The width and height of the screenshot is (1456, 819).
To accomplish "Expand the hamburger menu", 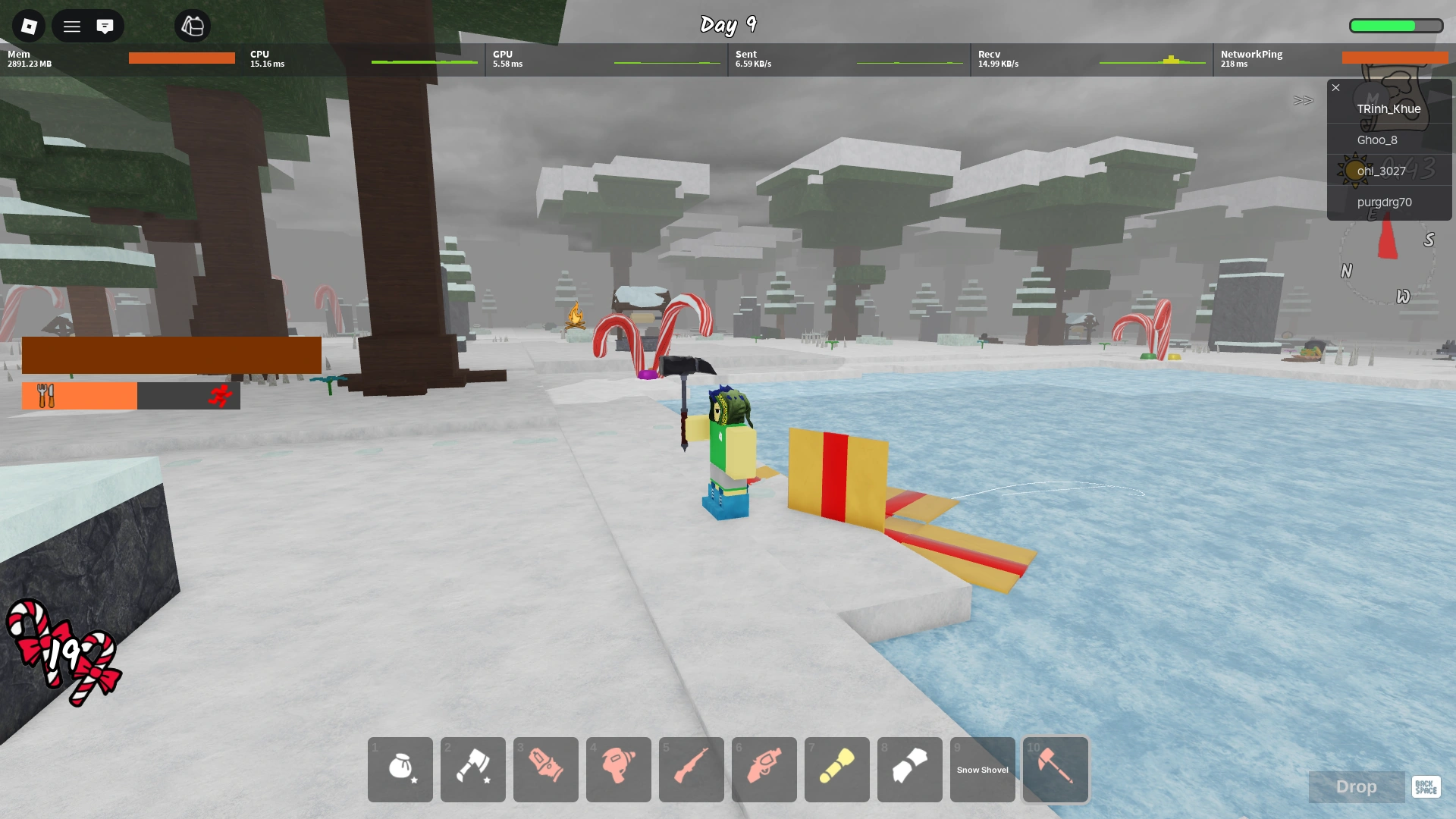I will coord(71,26).
